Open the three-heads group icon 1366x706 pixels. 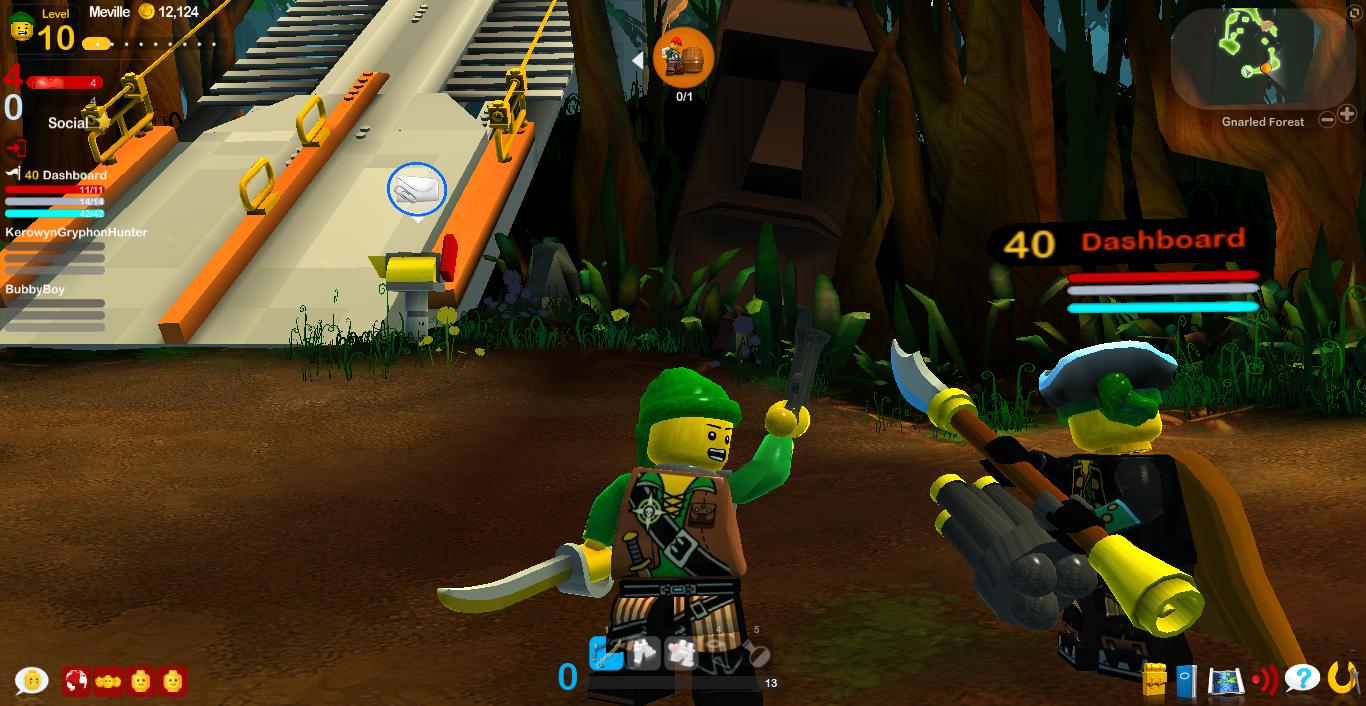108,681
